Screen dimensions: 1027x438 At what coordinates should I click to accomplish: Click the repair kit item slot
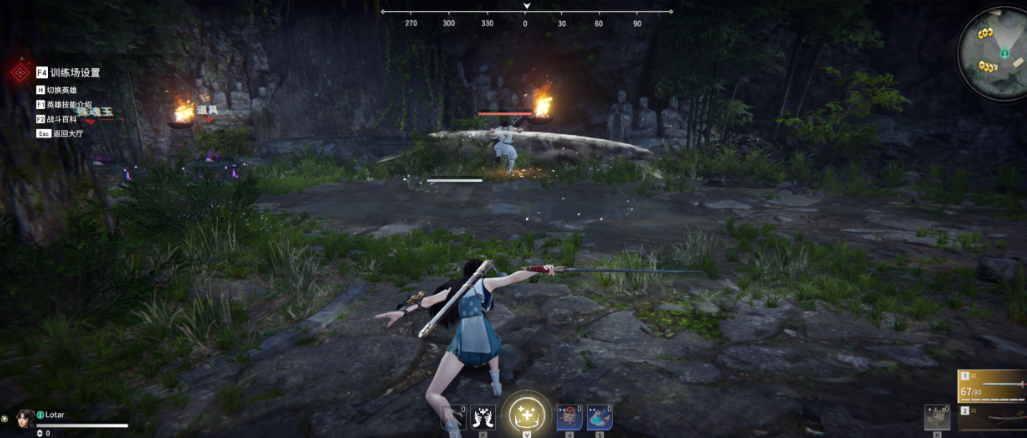coord(937,418)
